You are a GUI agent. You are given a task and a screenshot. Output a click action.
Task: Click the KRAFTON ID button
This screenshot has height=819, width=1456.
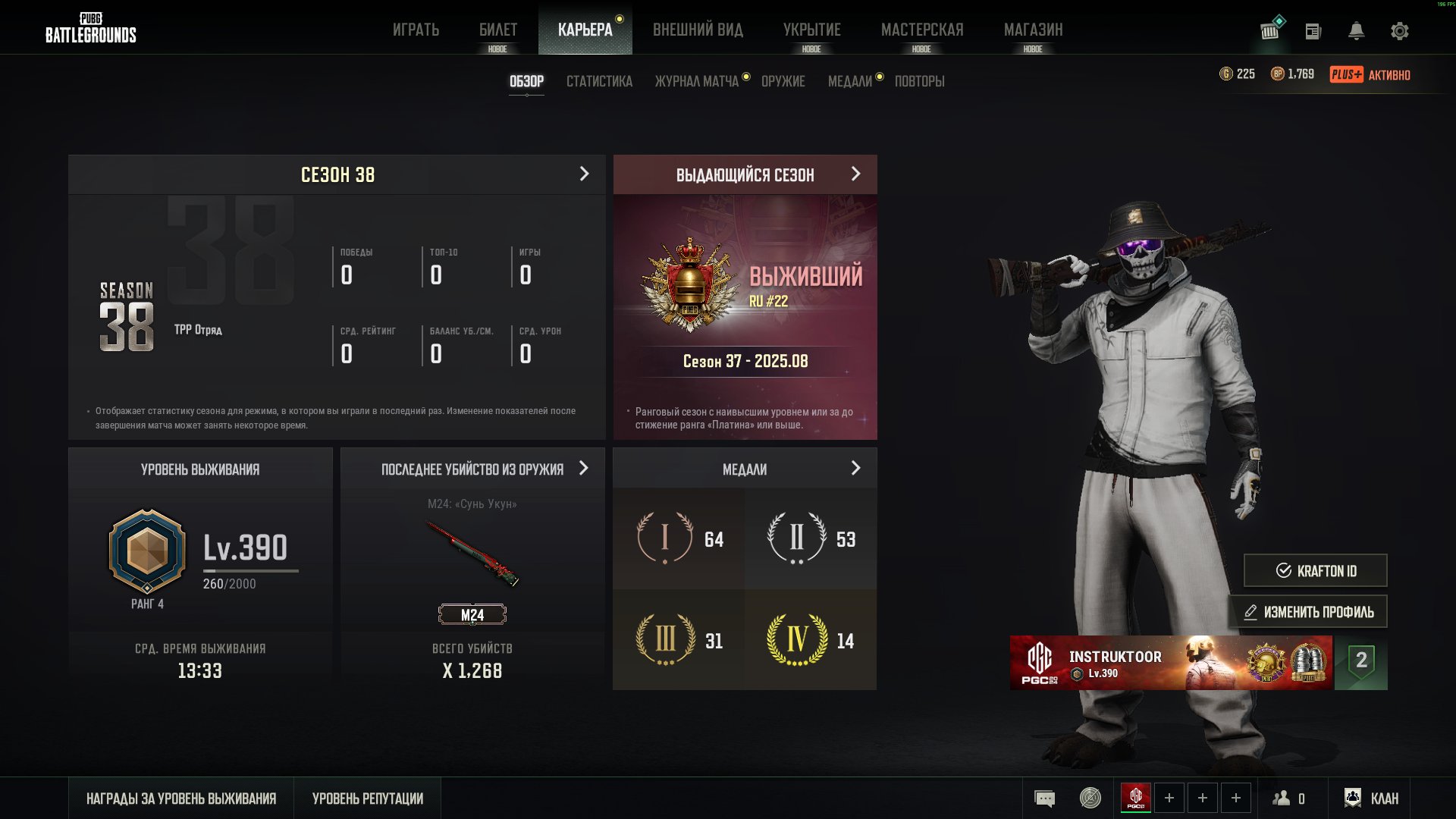[x=1315, y=570]
